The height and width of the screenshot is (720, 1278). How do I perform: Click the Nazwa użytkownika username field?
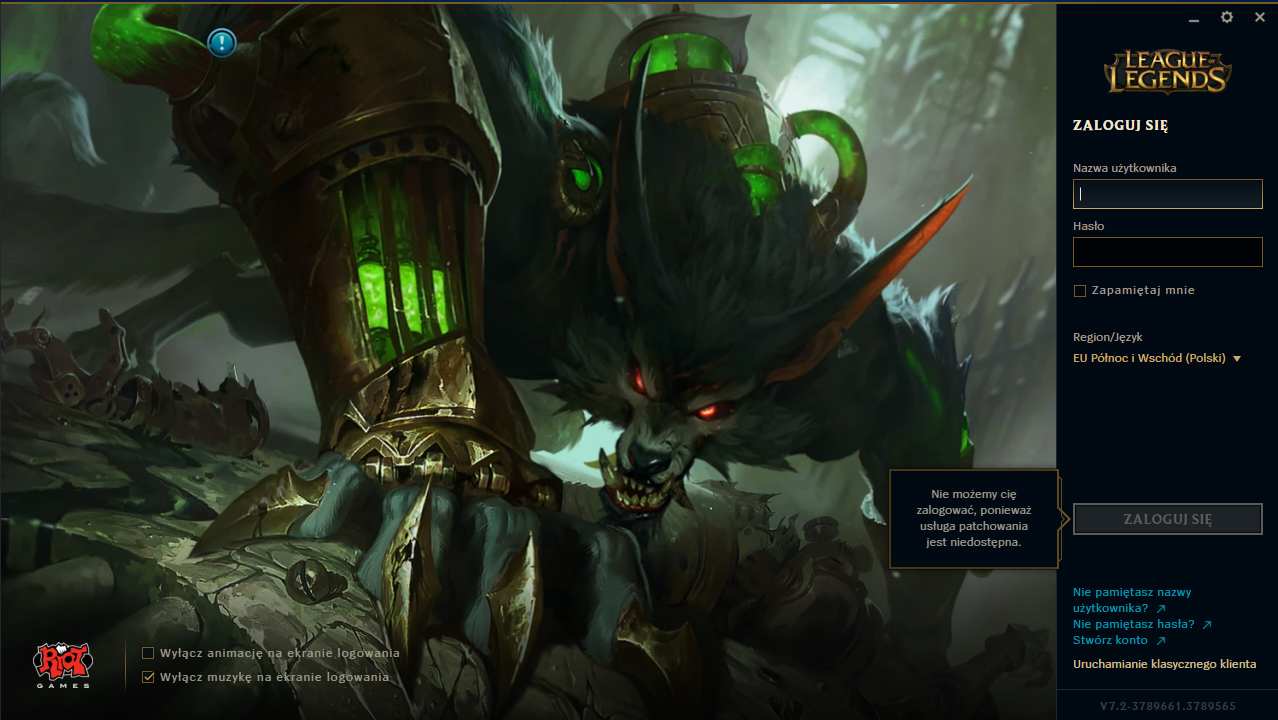tap(1167, 194)
